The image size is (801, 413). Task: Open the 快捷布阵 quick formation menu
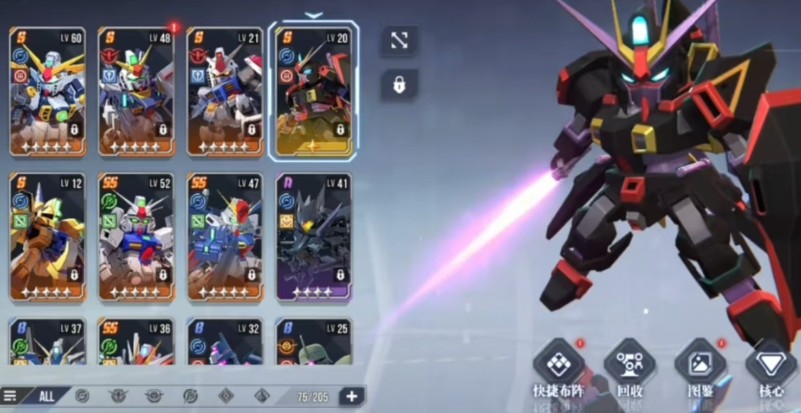558,367
